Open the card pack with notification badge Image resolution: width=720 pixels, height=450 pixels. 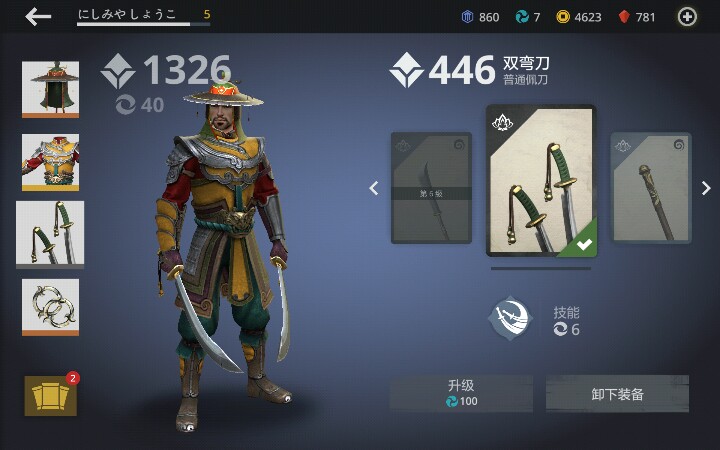tap(50, 395)
